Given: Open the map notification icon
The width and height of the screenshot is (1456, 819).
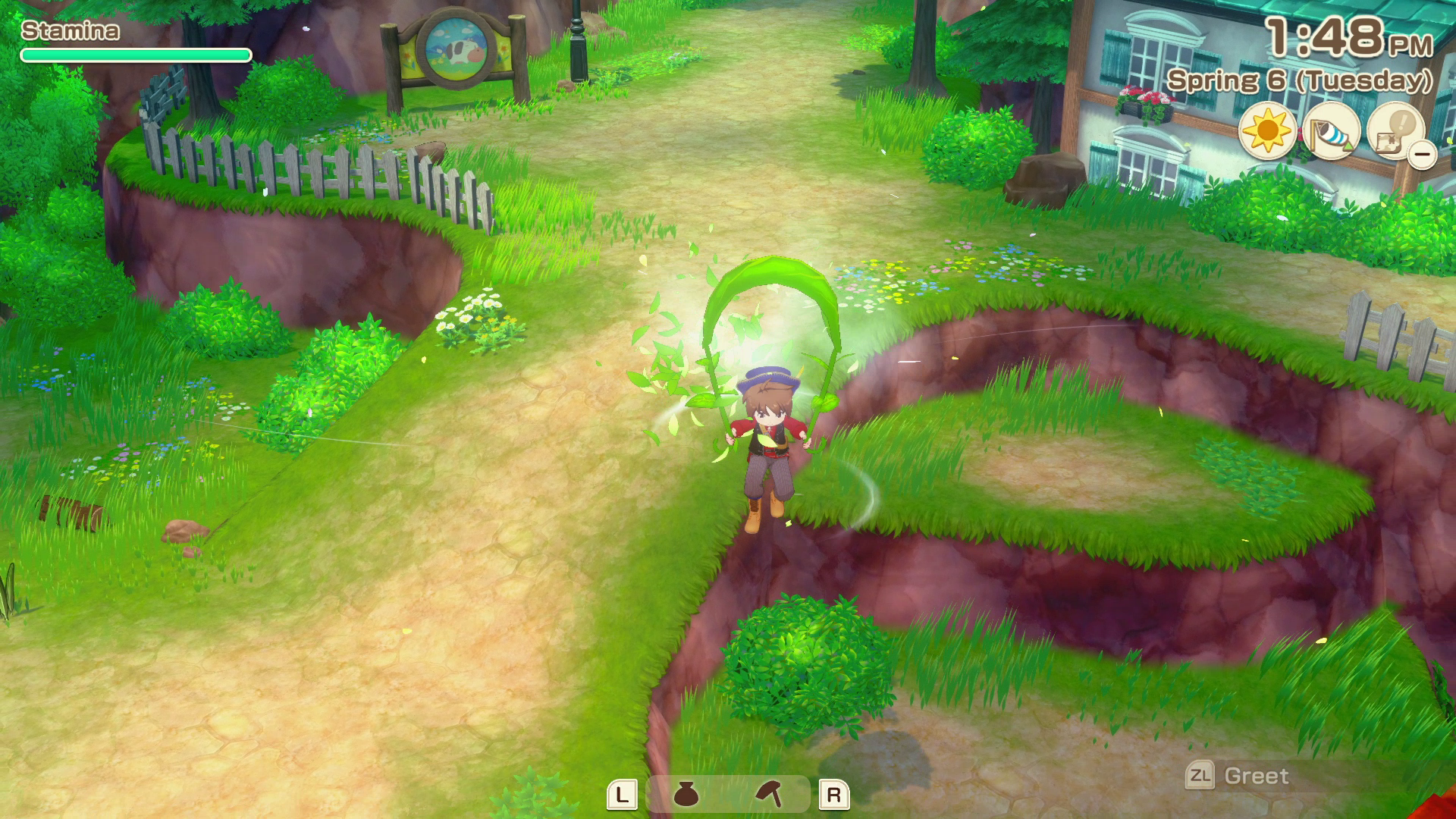Looking at the screenshot, I should (x=1394, y=130).
